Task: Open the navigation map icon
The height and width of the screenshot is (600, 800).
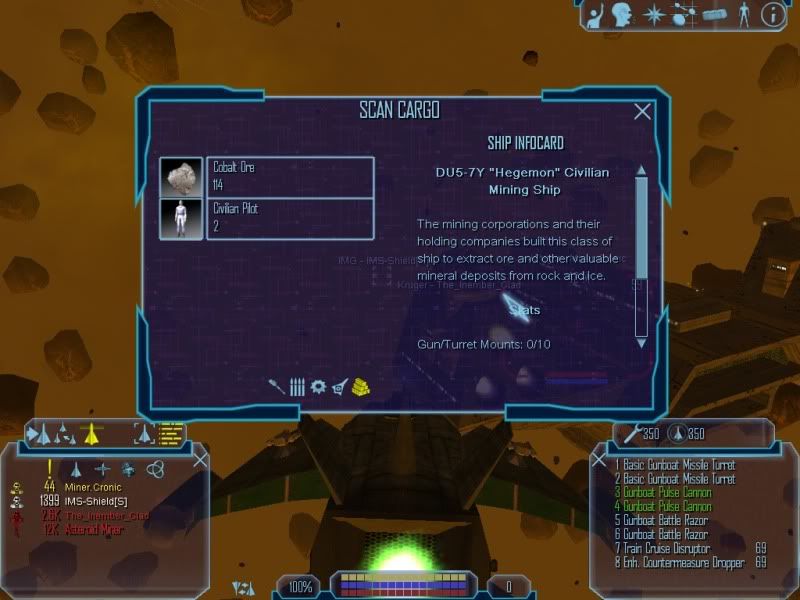Action: (684, 15)
